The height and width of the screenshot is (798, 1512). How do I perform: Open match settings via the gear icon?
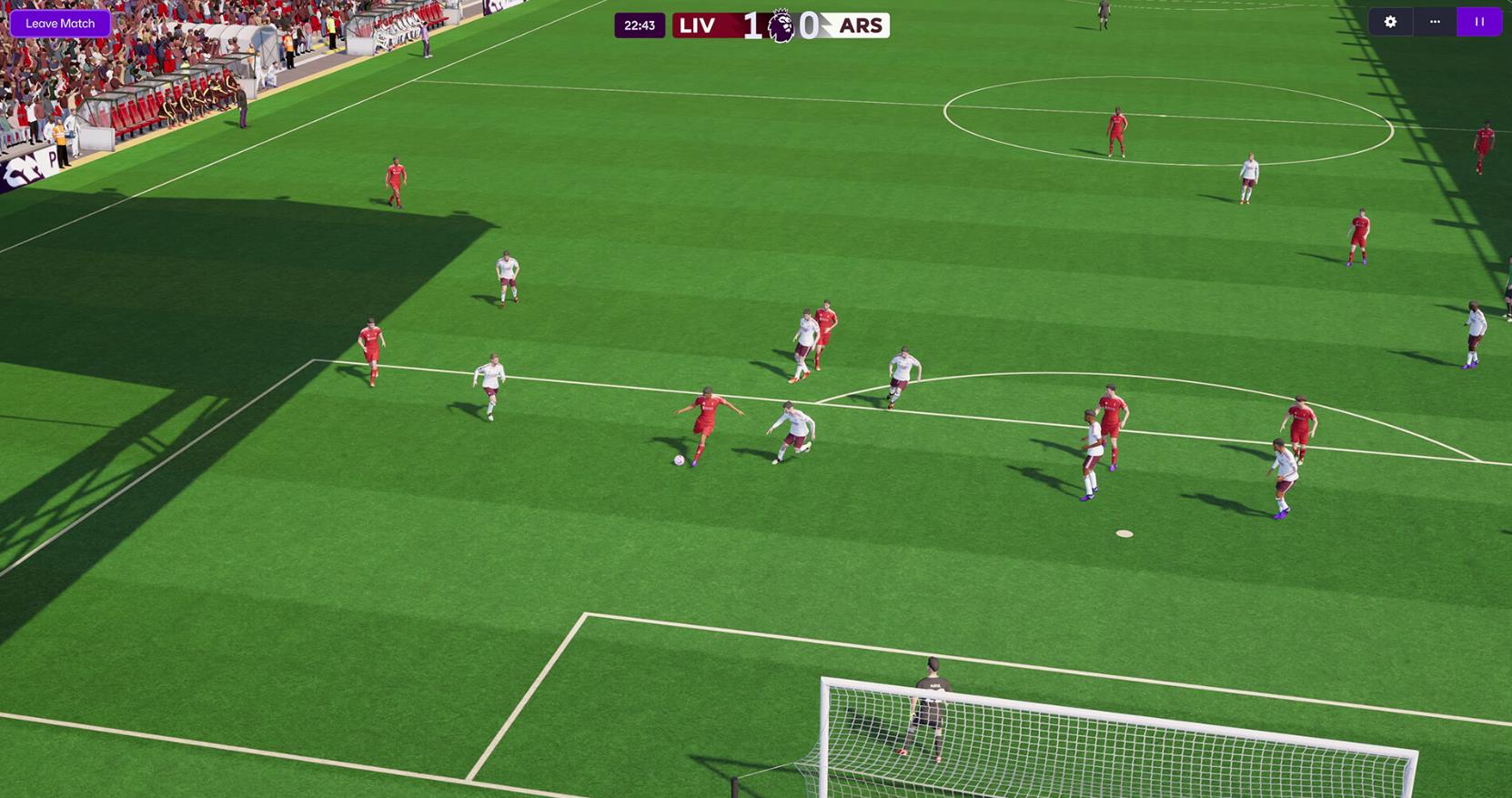pyautogui.click(x=1390, y=22)
